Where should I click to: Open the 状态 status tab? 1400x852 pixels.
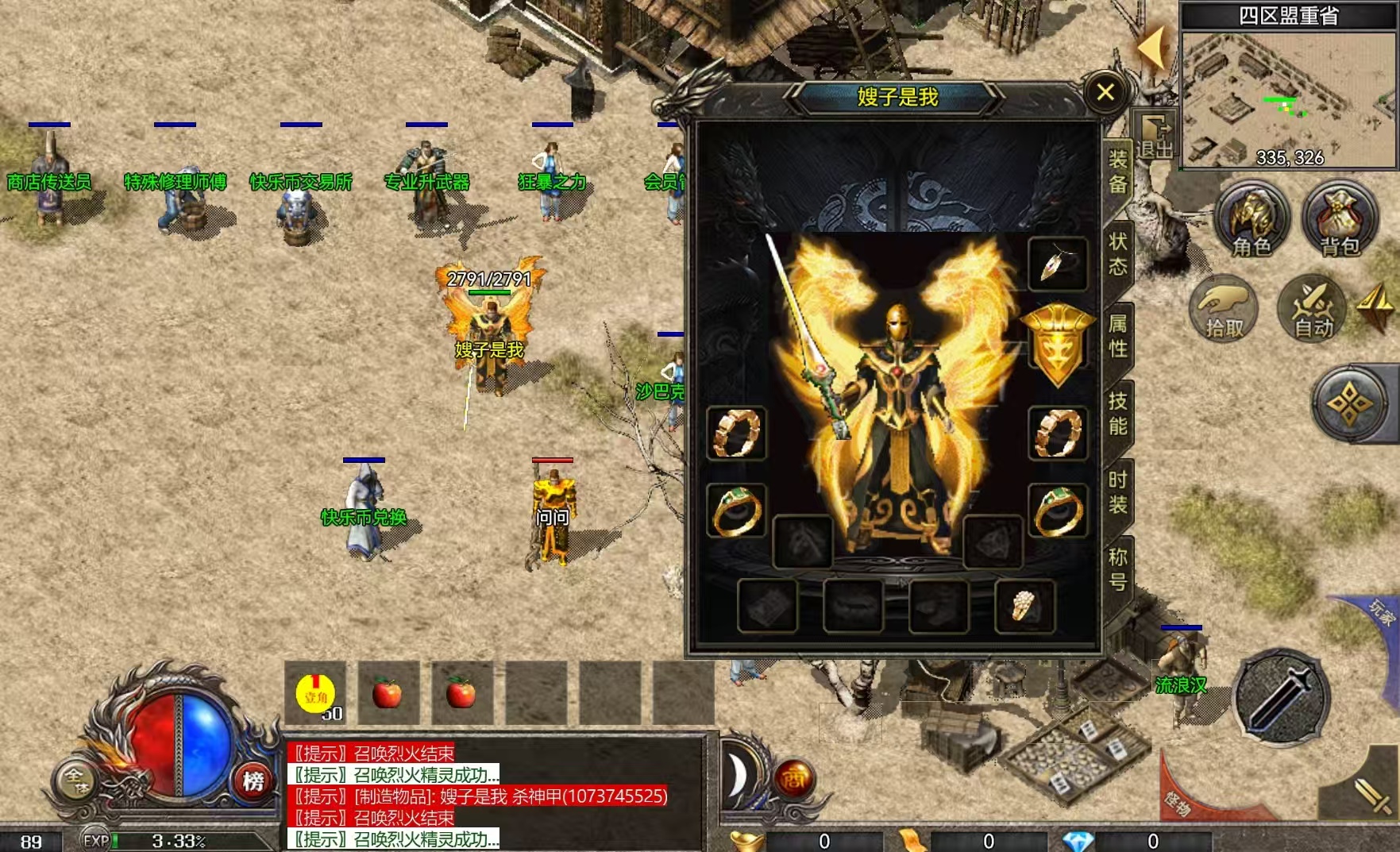[1118, 253]
